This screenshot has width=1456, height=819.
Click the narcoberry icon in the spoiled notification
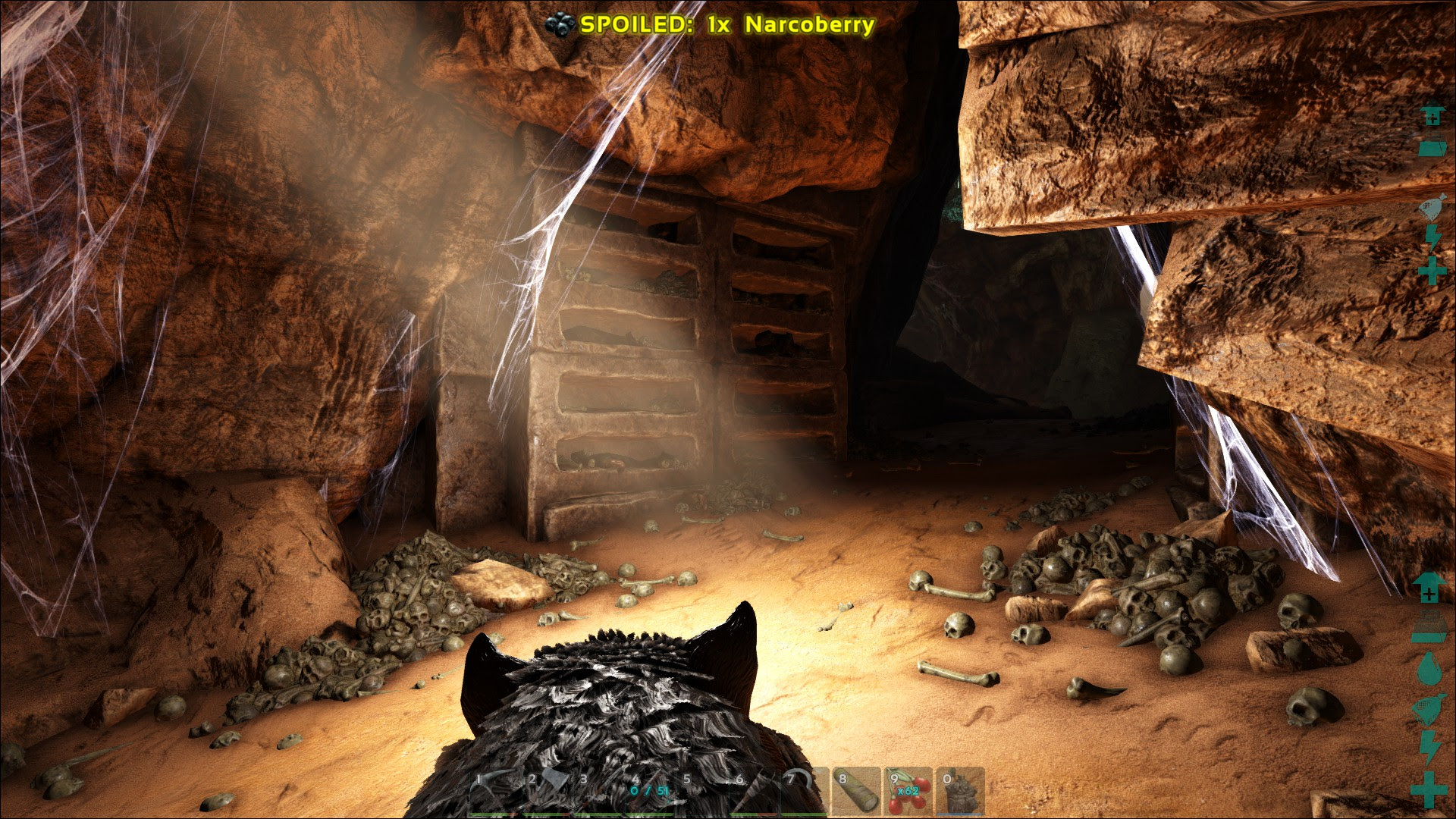pos(559,23)
